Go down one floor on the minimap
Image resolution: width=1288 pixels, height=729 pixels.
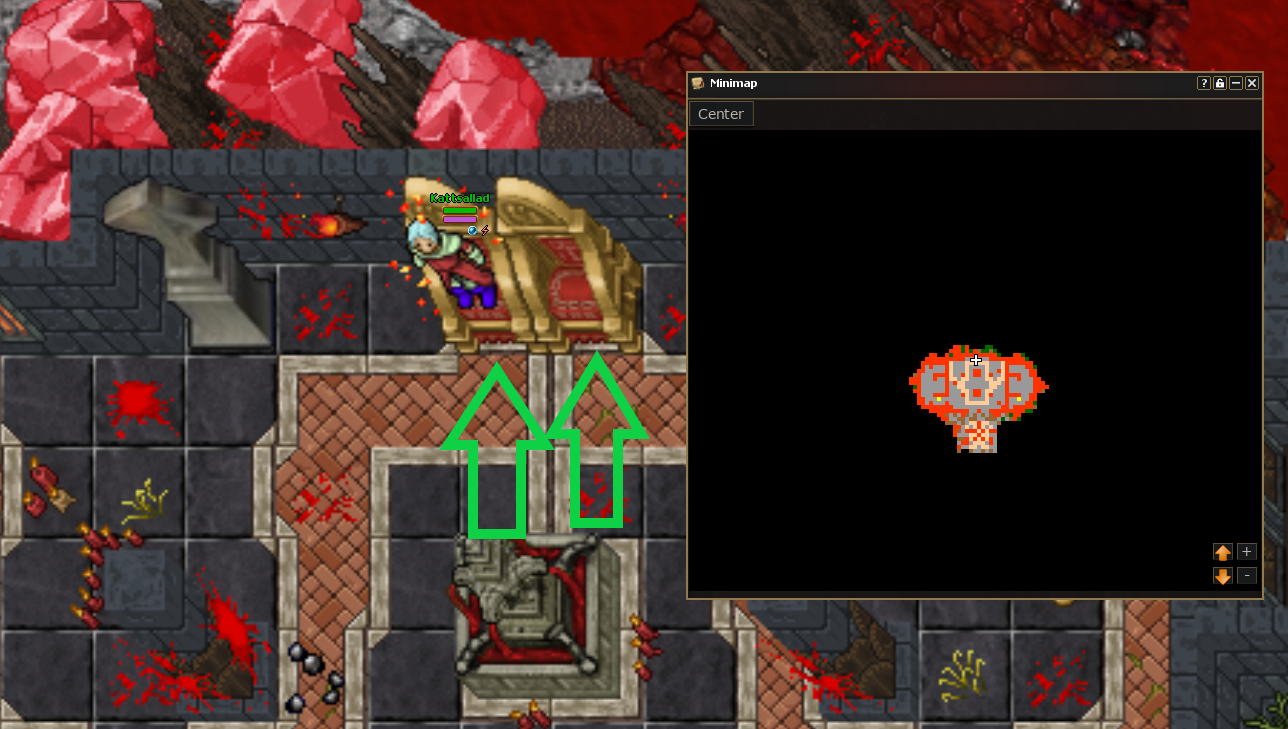1222,576
